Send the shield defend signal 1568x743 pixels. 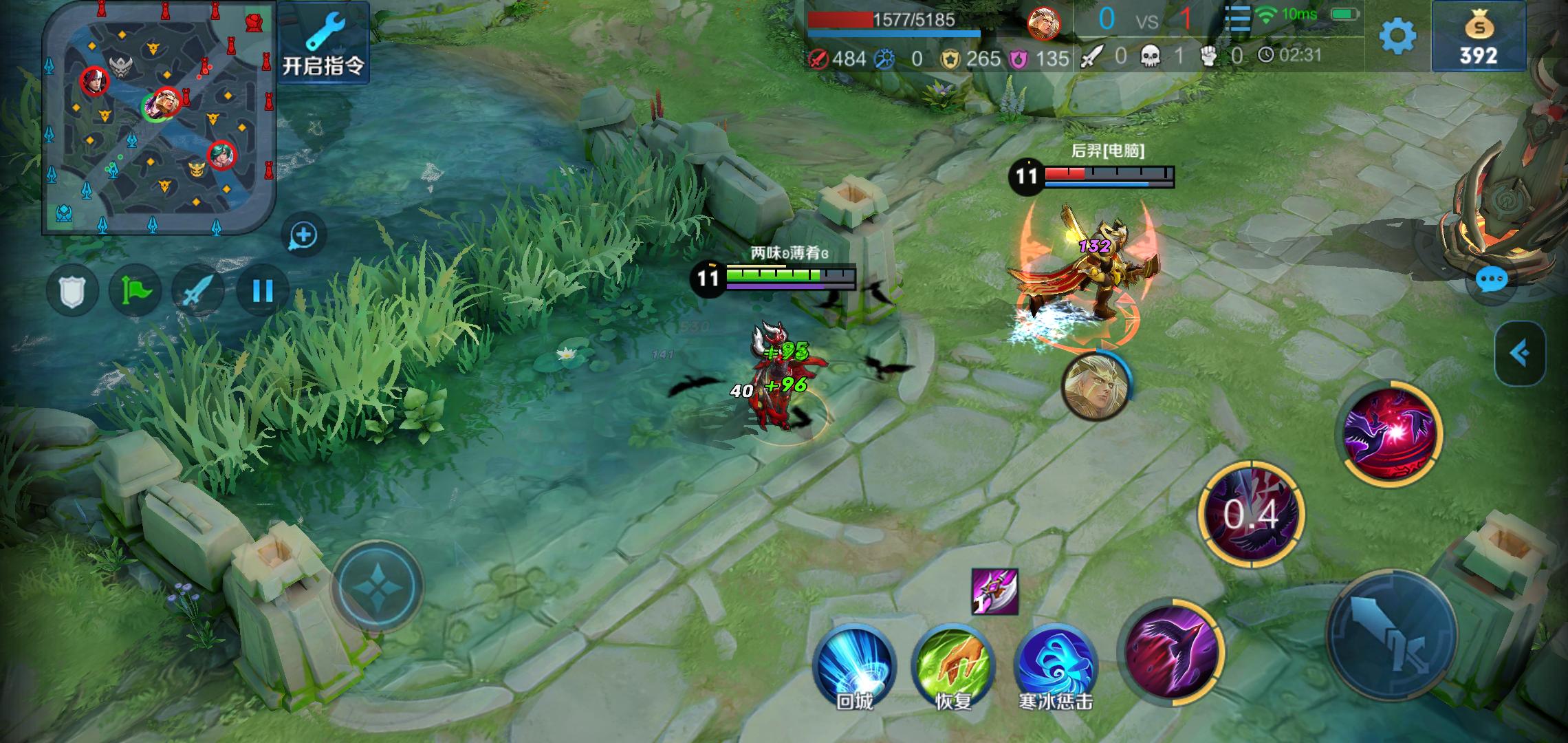[x=73, y=292]
